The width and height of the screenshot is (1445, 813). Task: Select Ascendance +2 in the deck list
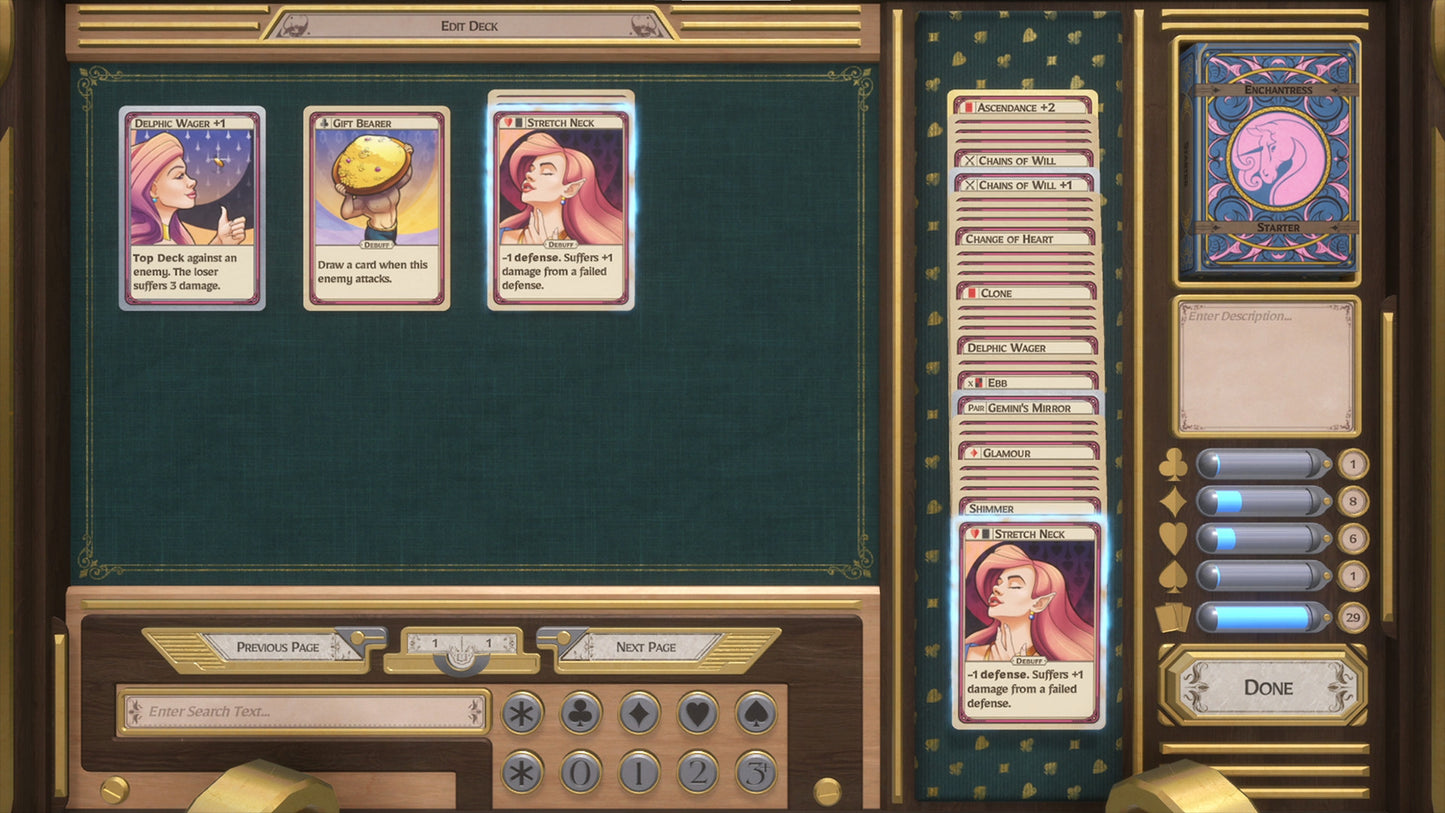coord(1024,107)
